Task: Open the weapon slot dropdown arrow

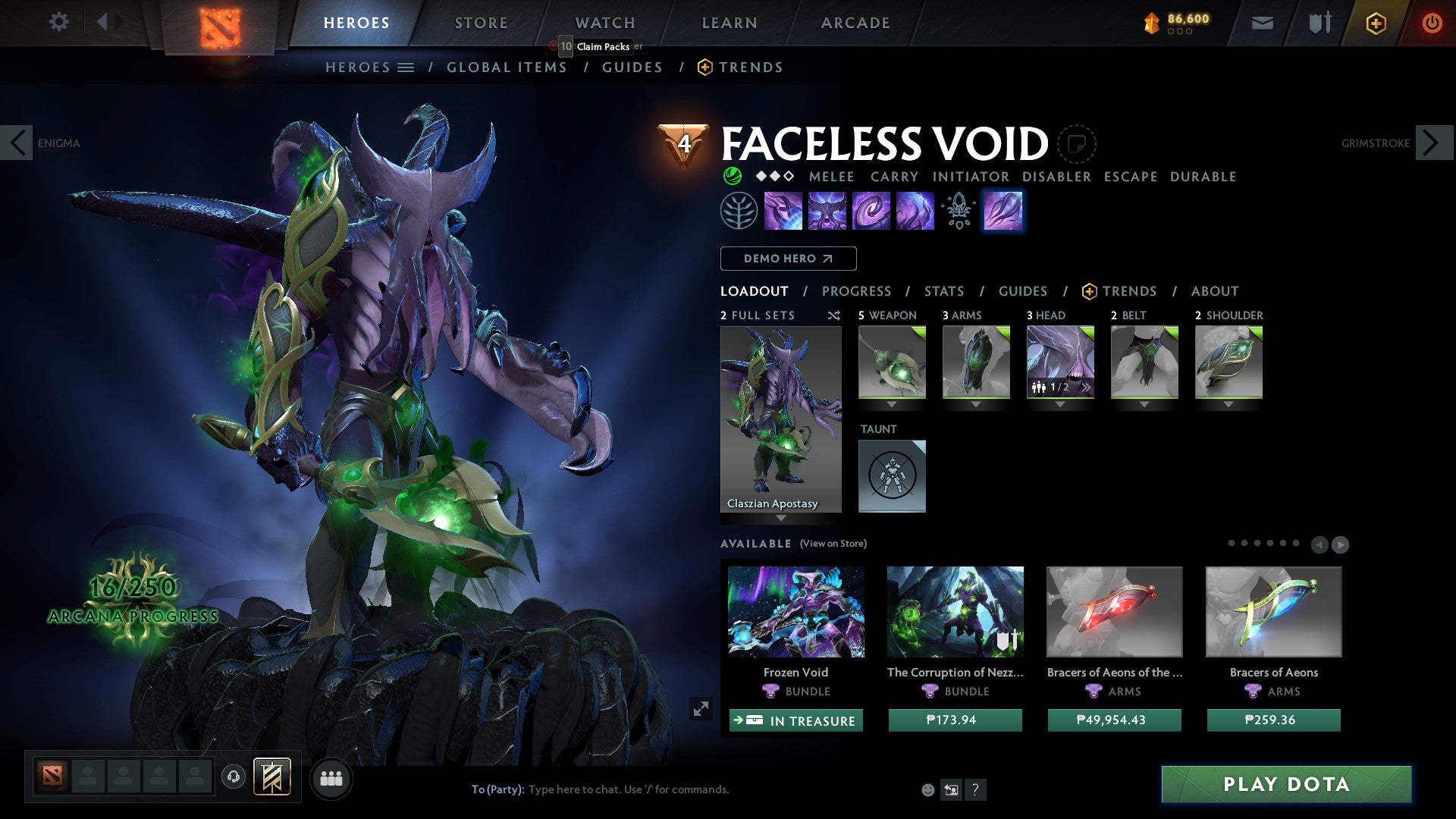Action: click(x=892, y=404)
